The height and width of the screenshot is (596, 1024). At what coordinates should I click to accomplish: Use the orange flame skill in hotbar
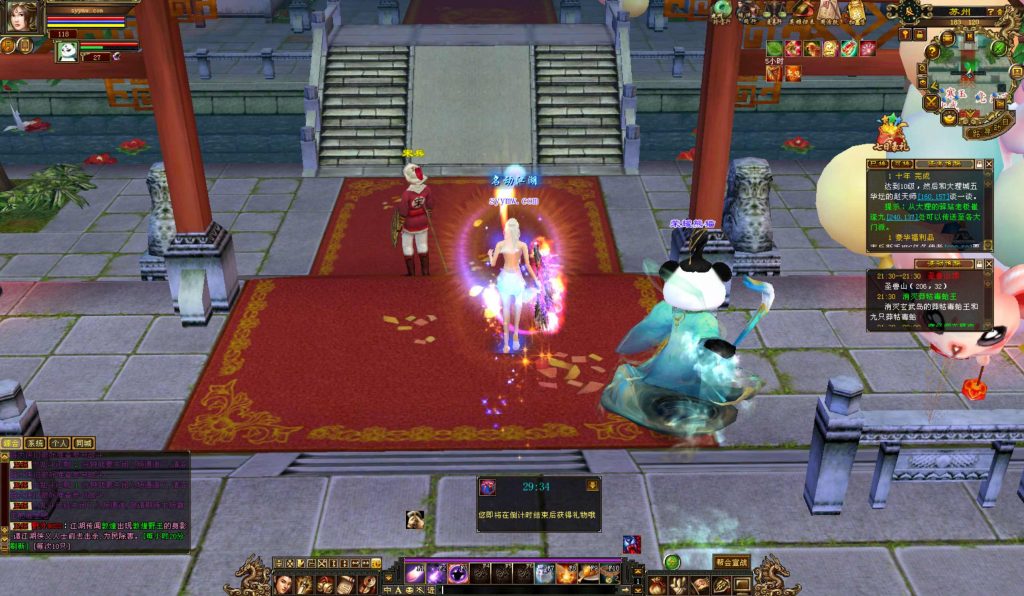point(566,574)
